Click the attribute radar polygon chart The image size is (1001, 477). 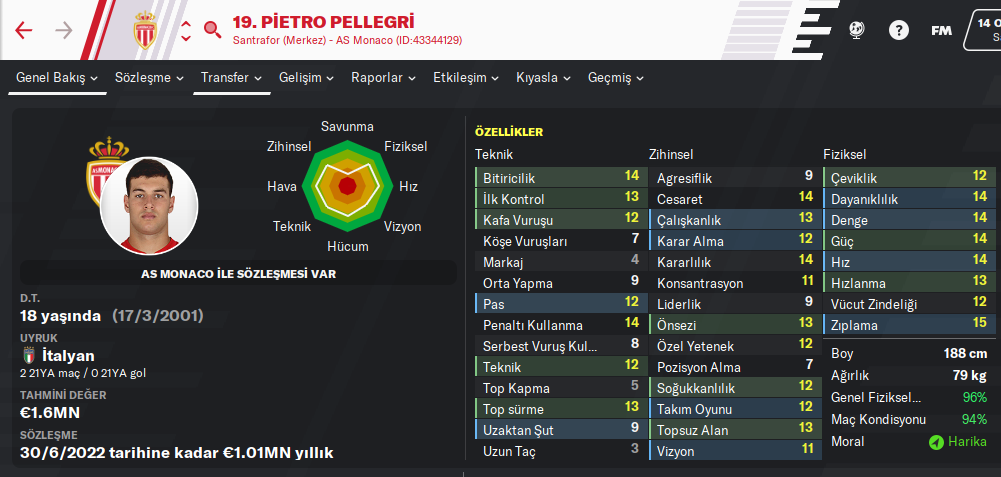click(x=347, y=186)
